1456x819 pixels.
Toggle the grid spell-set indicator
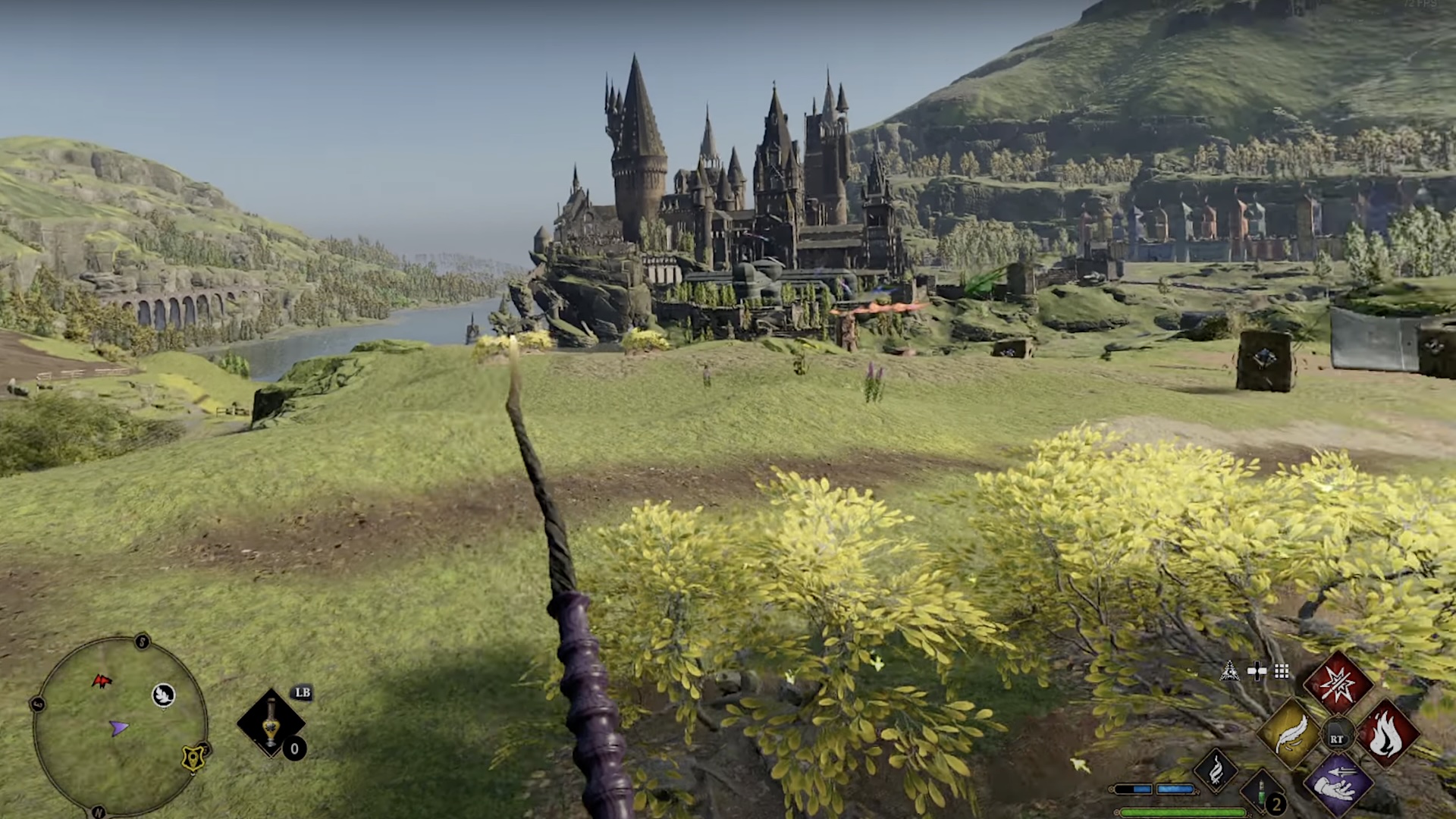(1281, 670)
